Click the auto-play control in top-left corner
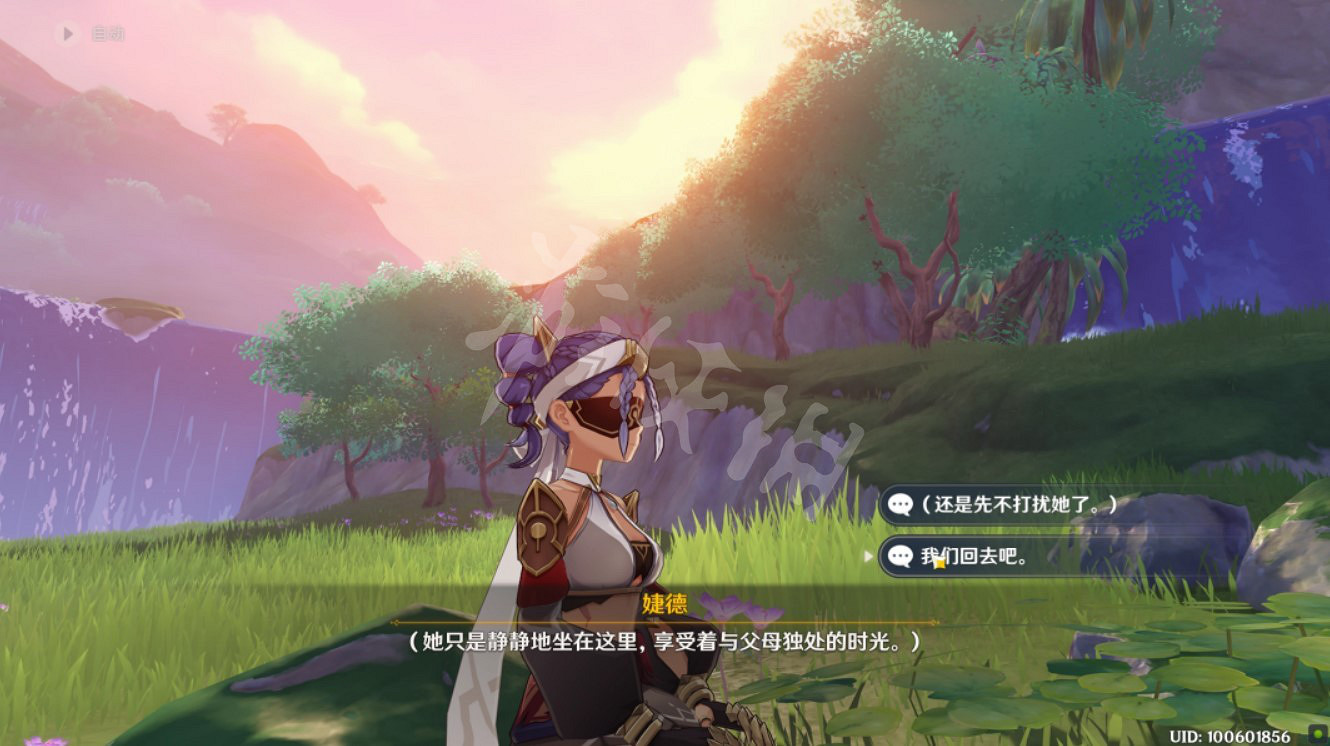This screenshot has width=1330, height=746. click(90, 31)
